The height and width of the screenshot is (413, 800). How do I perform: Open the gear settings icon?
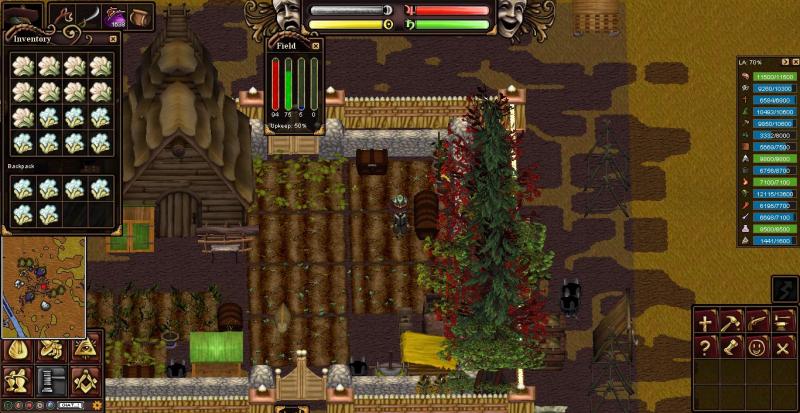pyautogui.click(x=96, y=405)
